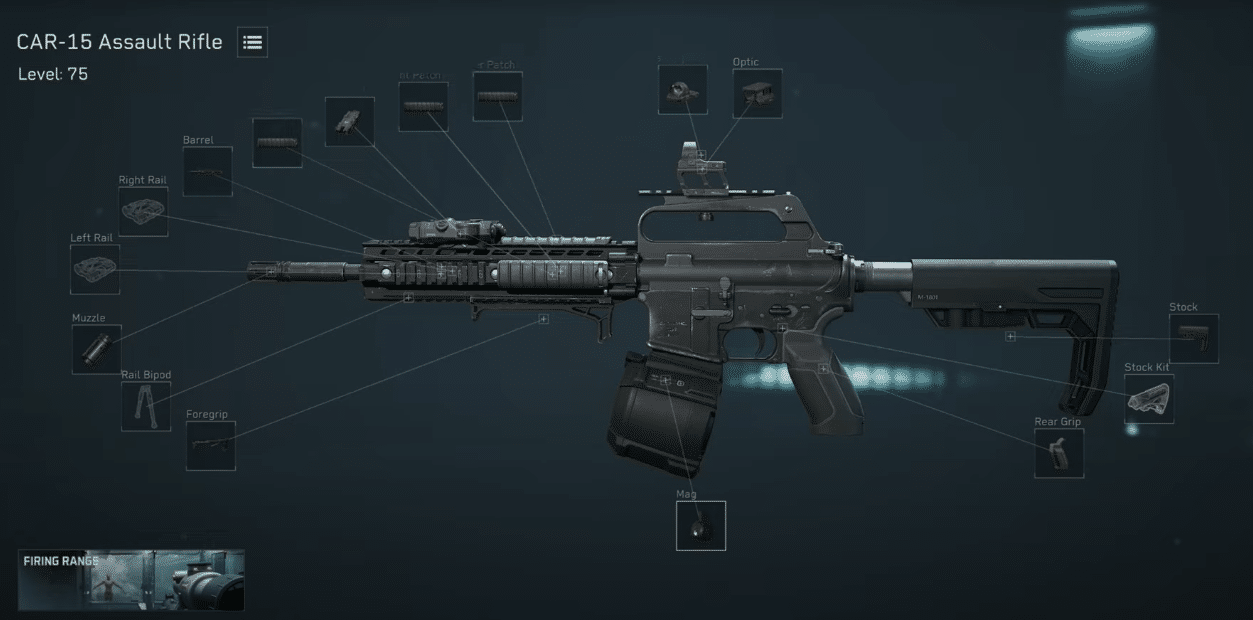Select the laser device attachment slot

pos(350,121)
